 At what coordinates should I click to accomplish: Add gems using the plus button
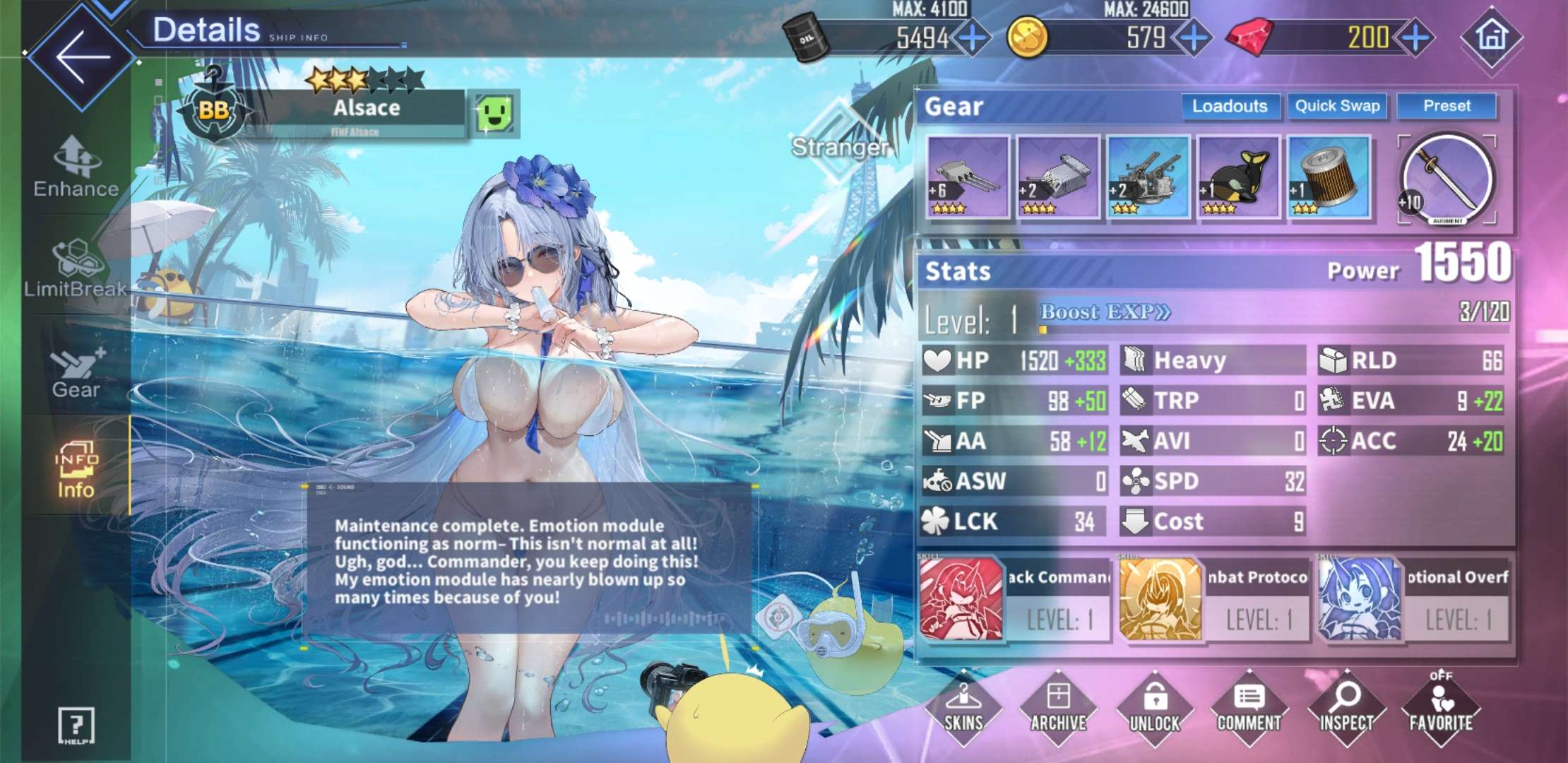(x=1415, y=37)
